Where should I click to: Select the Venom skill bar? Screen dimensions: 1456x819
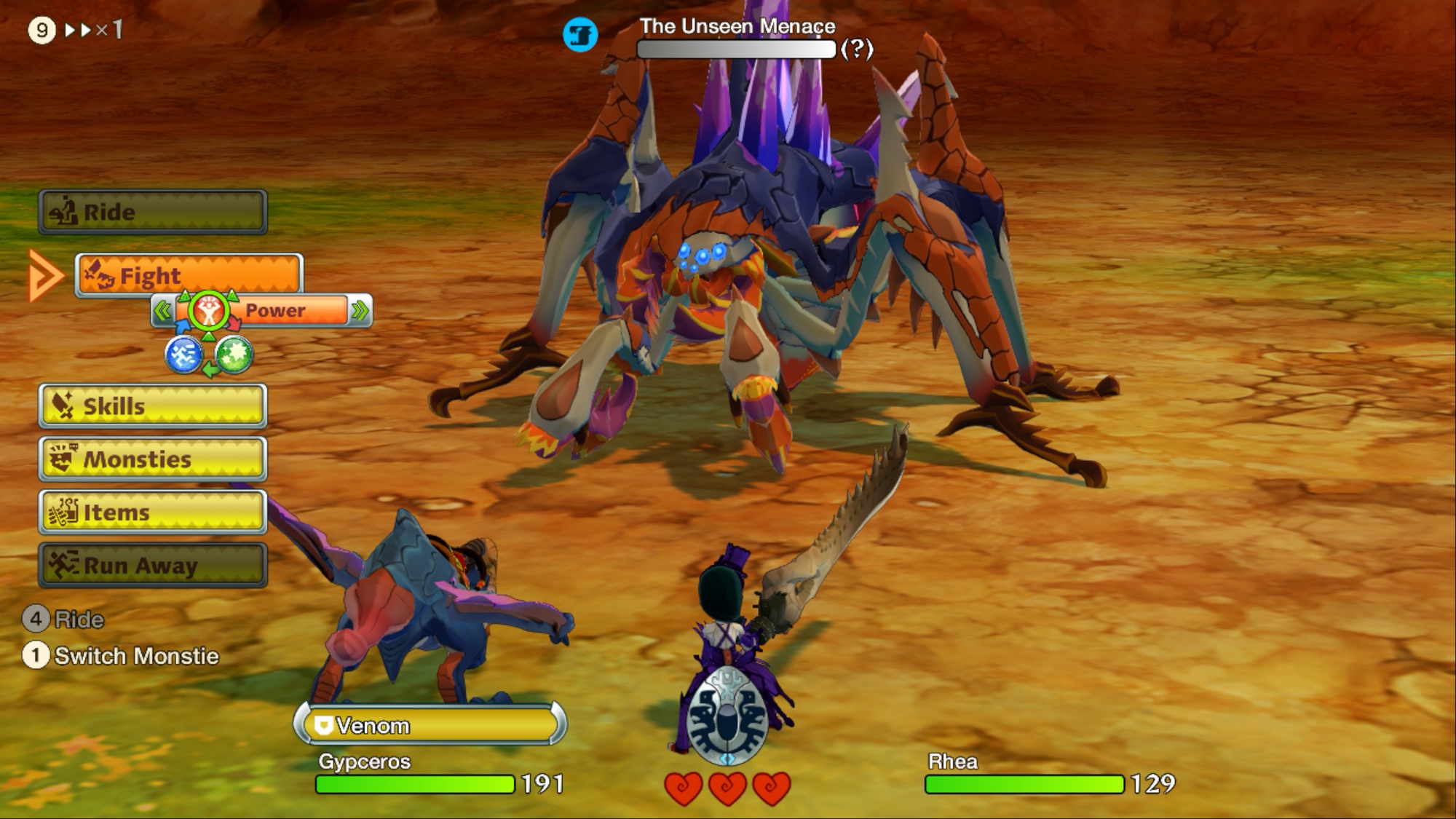point(430,725)
